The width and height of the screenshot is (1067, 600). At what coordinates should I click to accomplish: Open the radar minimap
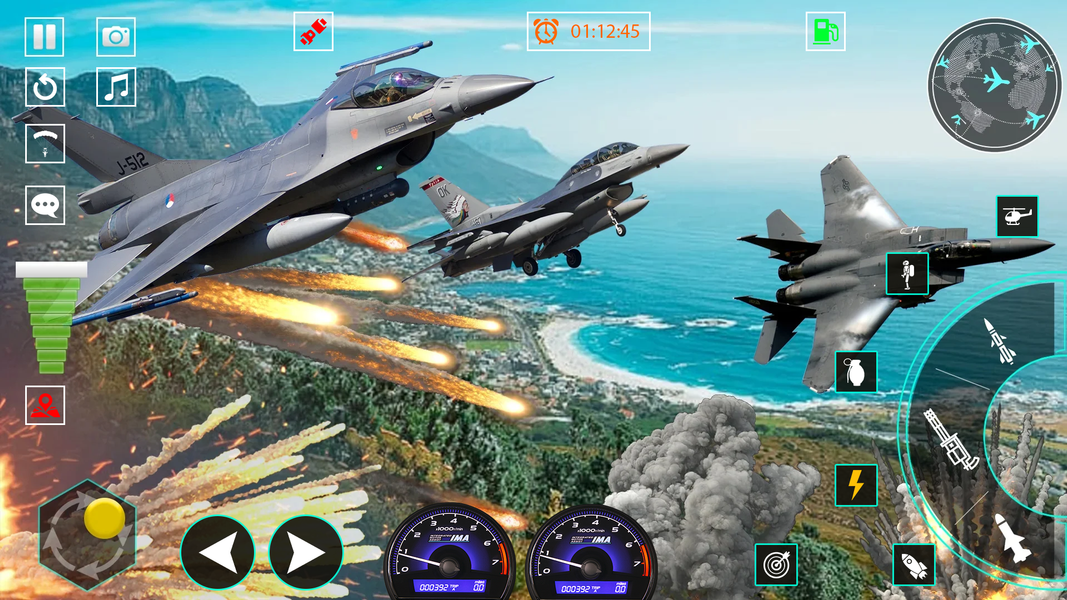(x=994, y=85)
